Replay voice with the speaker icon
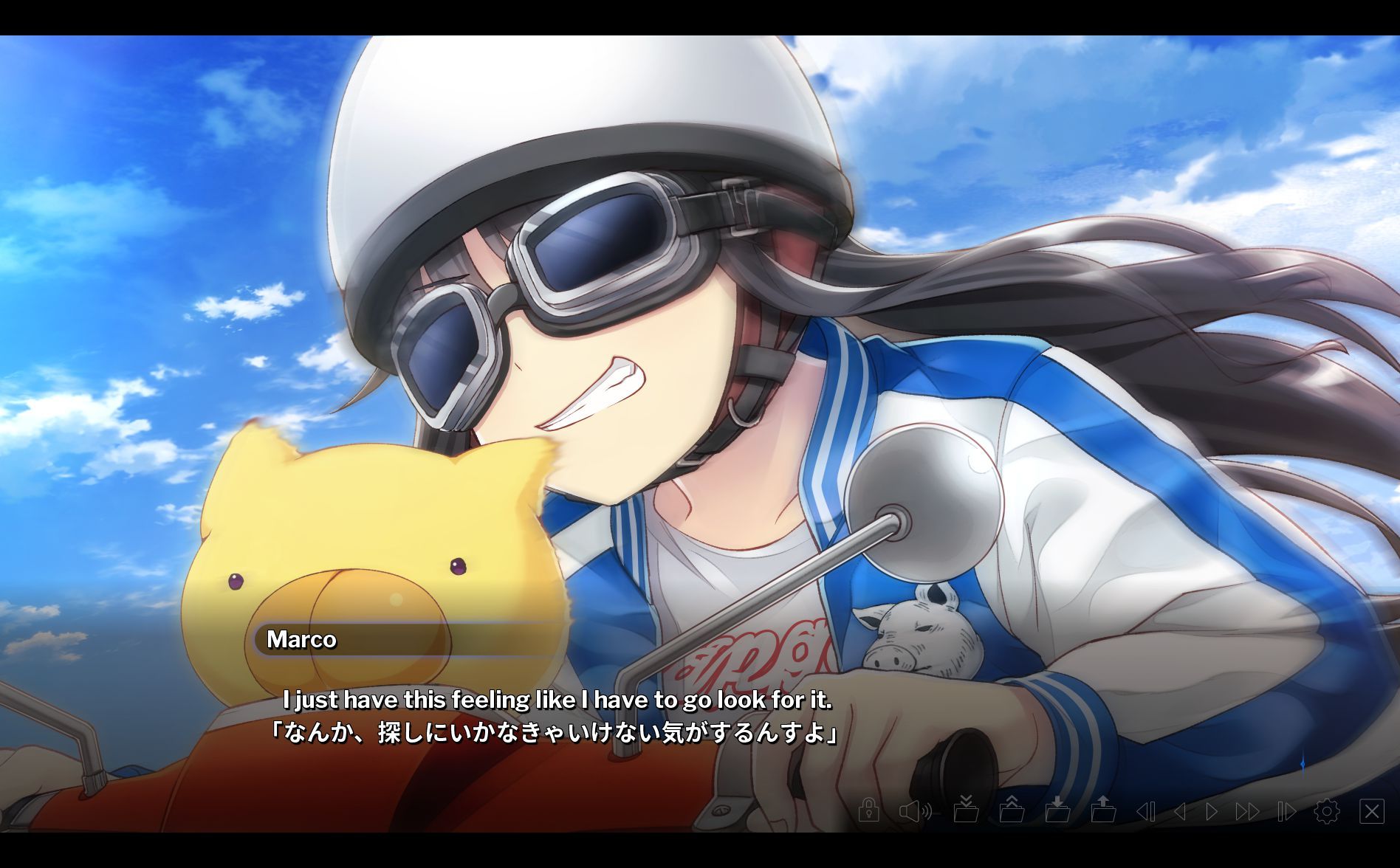This screenshot has width=1400, height=868. [x=915, y=812]
